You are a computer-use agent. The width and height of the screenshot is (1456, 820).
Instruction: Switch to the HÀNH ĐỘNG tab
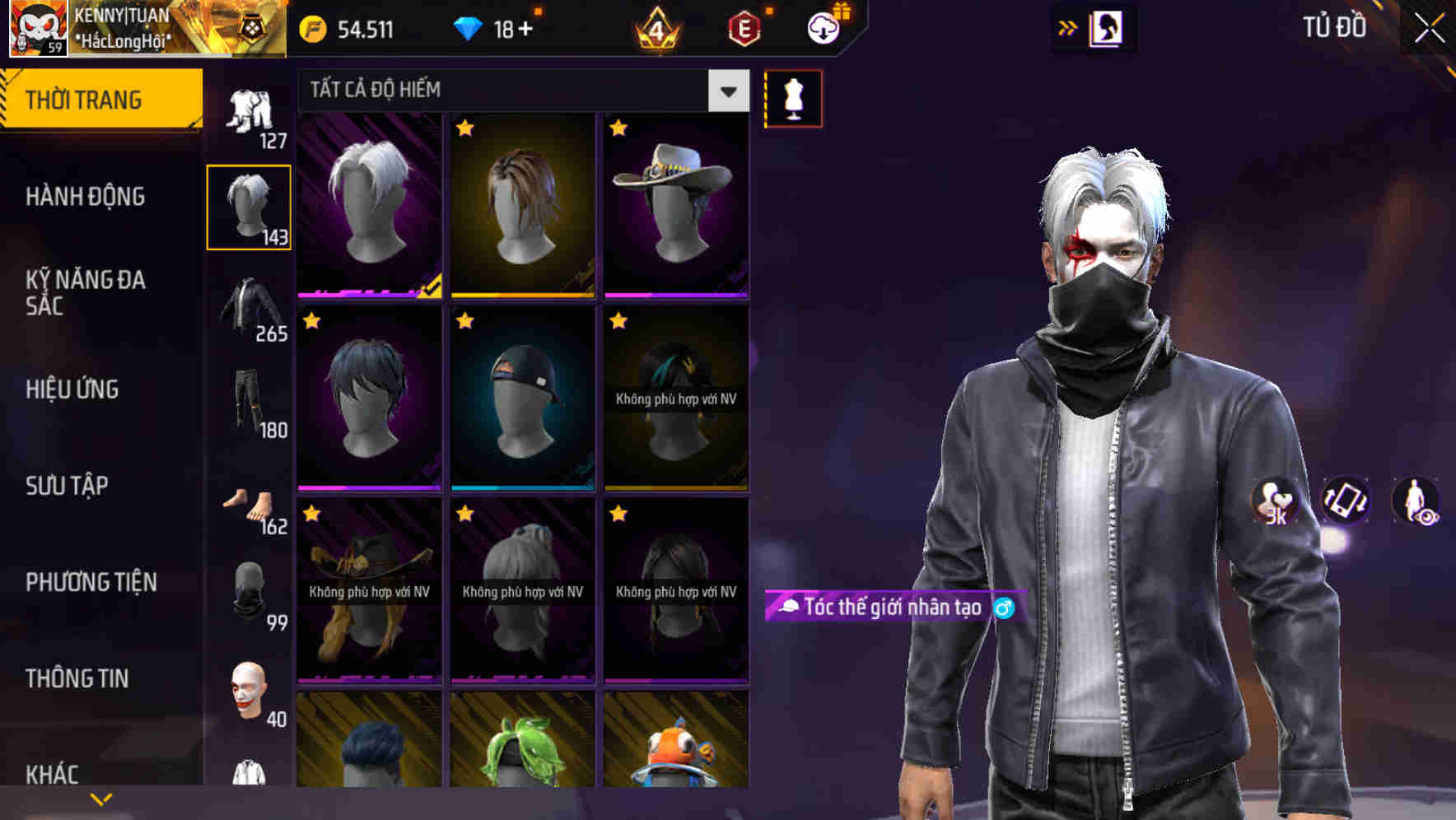click(x=86, y=196)
